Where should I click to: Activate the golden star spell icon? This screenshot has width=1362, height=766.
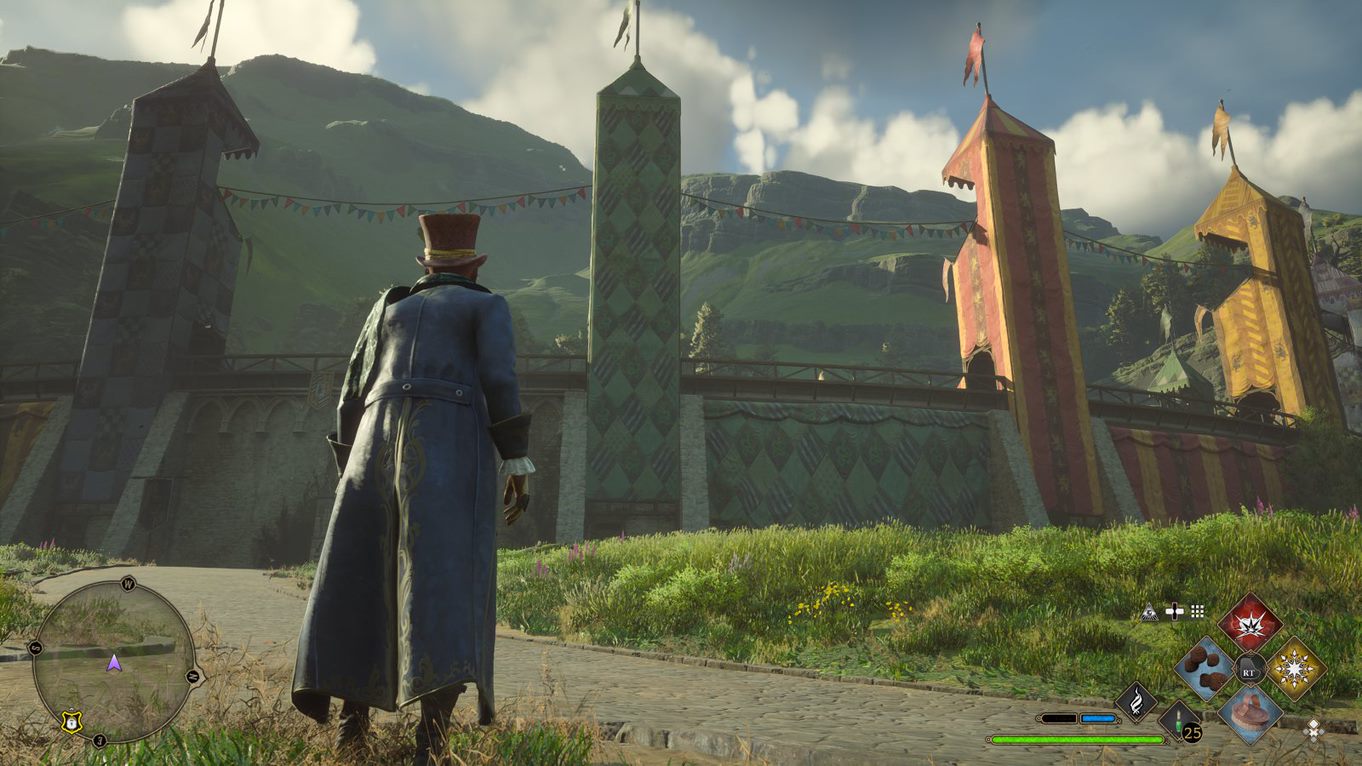pyautogui.click(x=1294, y=668)
